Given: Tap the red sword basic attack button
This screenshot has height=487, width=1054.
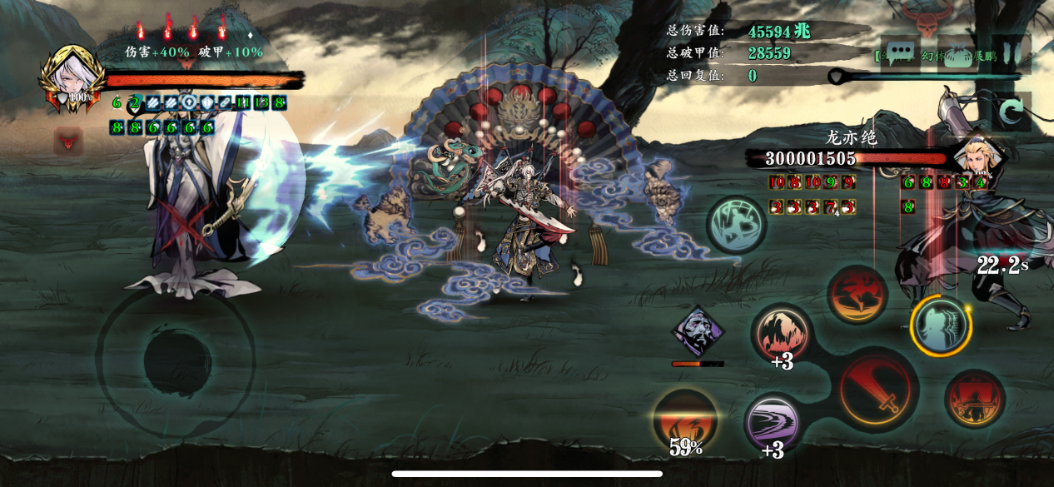Looking at the screenshot, I should pyautogui.click(x=879, y=389).
